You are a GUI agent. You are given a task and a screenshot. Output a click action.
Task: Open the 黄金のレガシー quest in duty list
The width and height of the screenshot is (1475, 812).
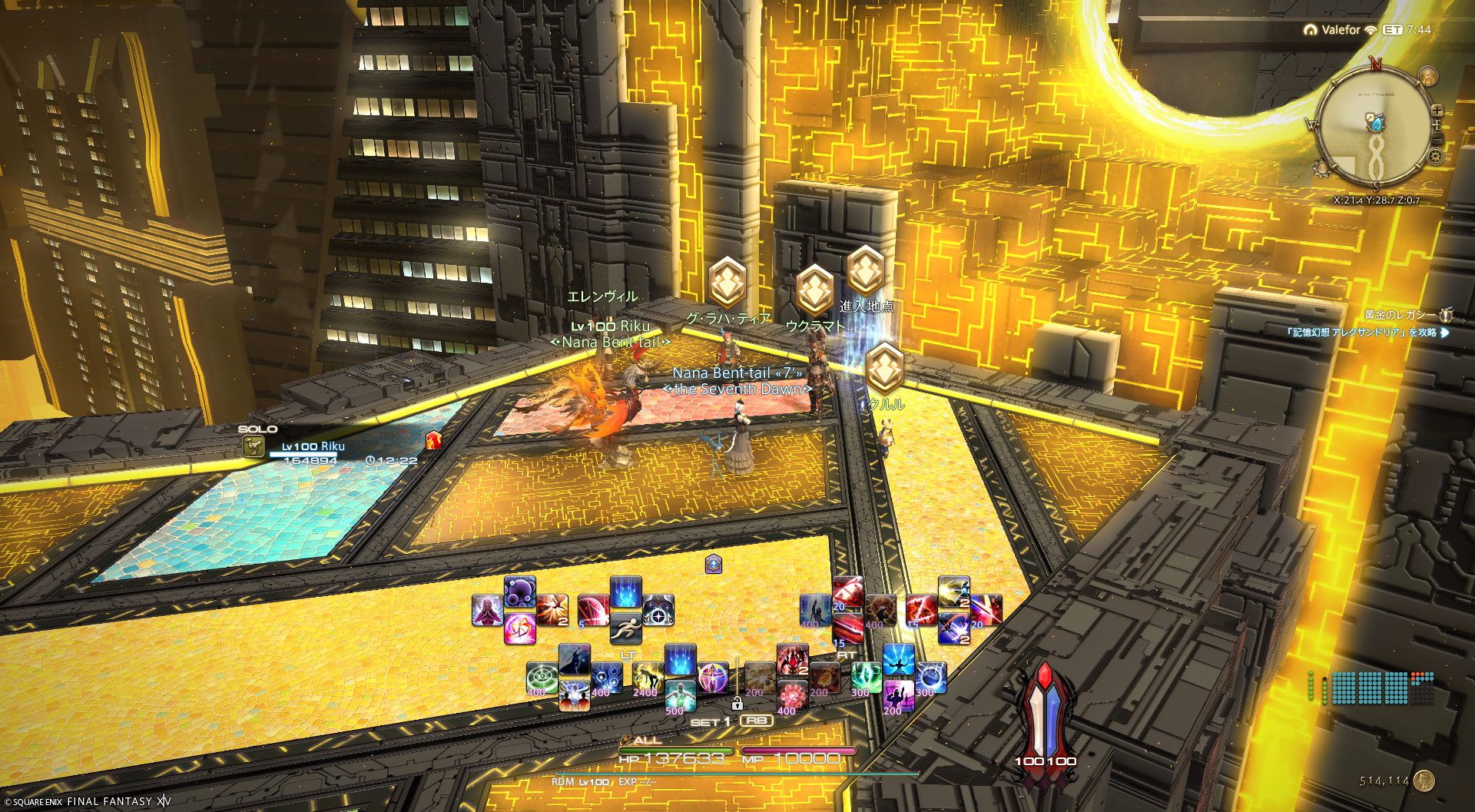coord(1398,315)
